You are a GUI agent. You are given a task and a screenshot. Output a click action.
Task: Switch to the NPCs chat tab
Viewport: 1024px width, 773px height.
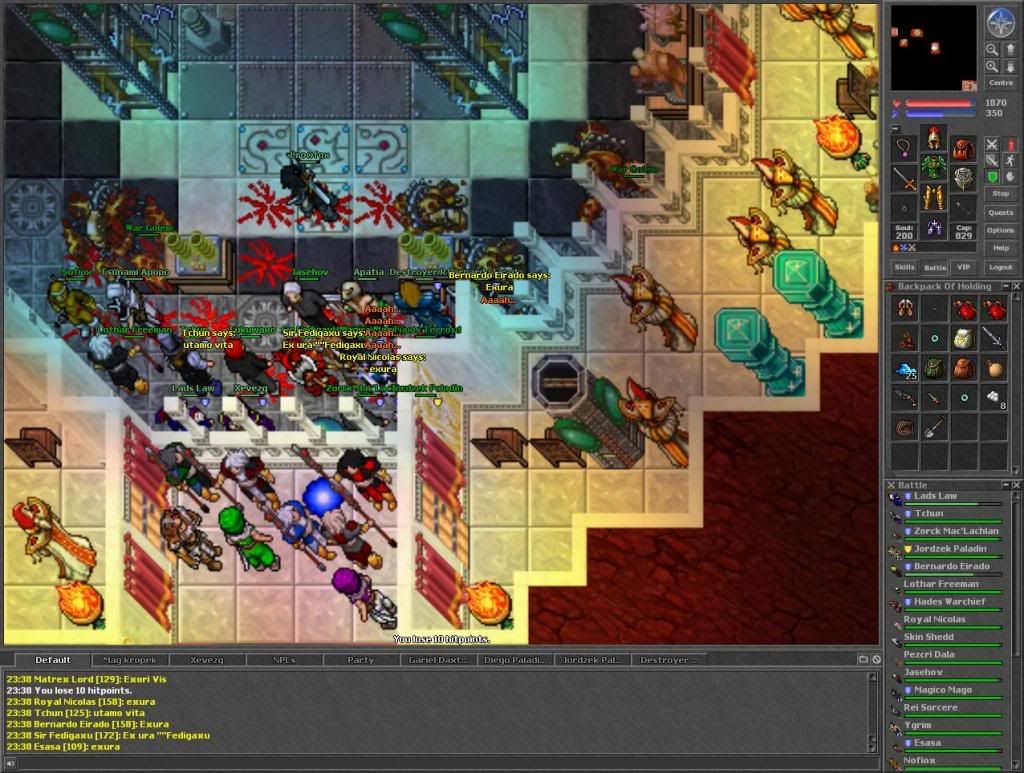click(x=284, y=660)
